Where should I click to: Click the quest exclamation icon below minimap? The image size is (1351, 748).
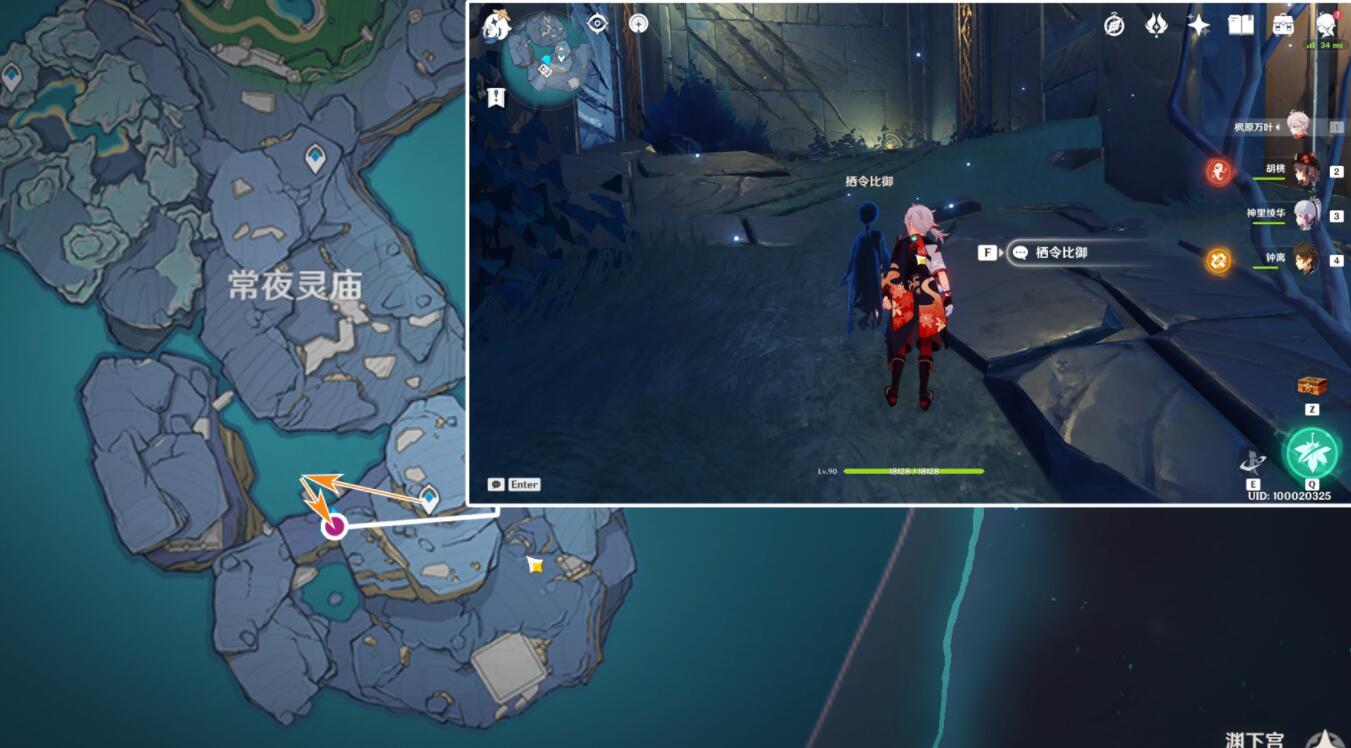496,97
